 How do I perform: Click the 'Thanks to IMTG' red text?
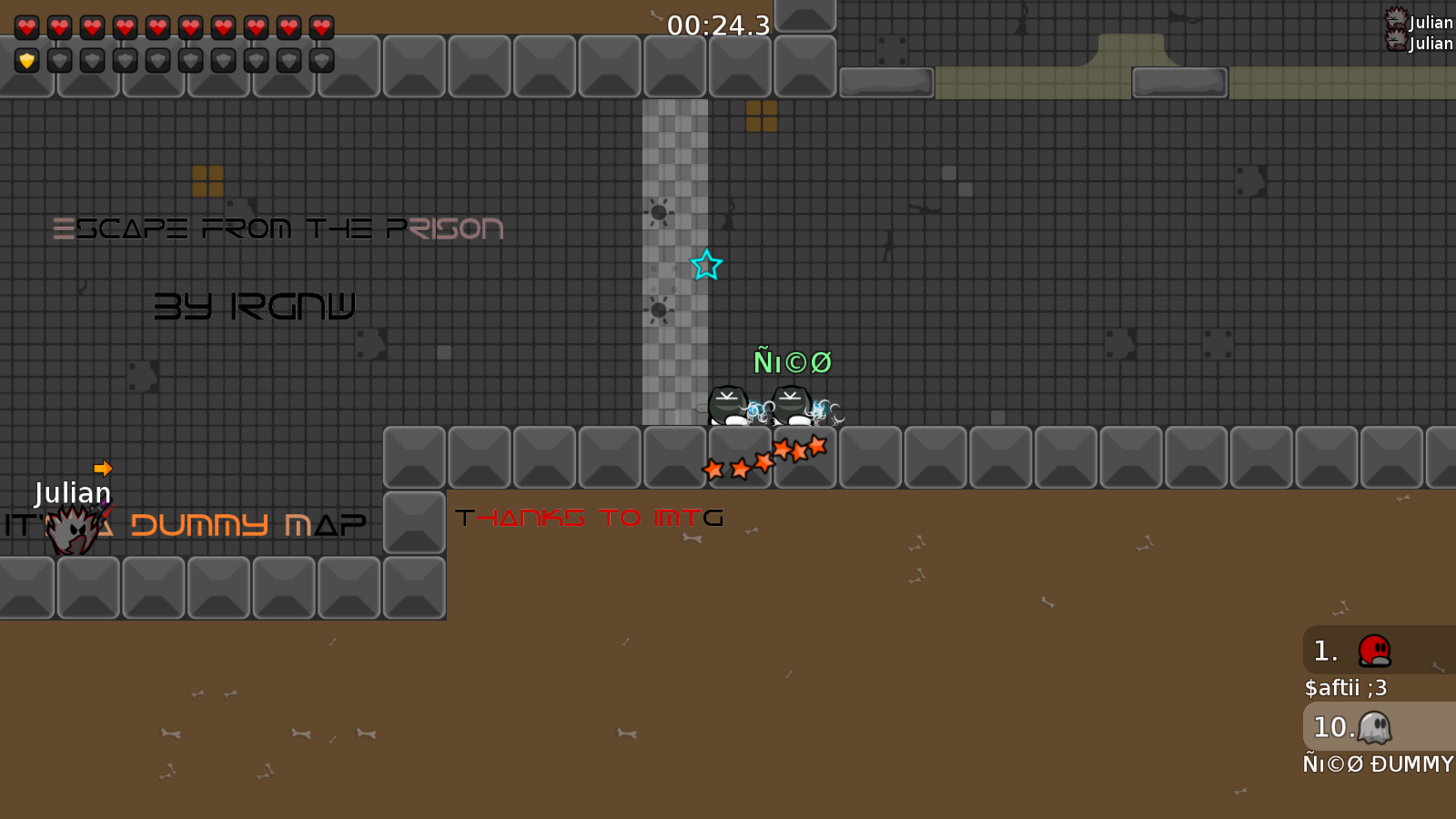pos(590,517)
